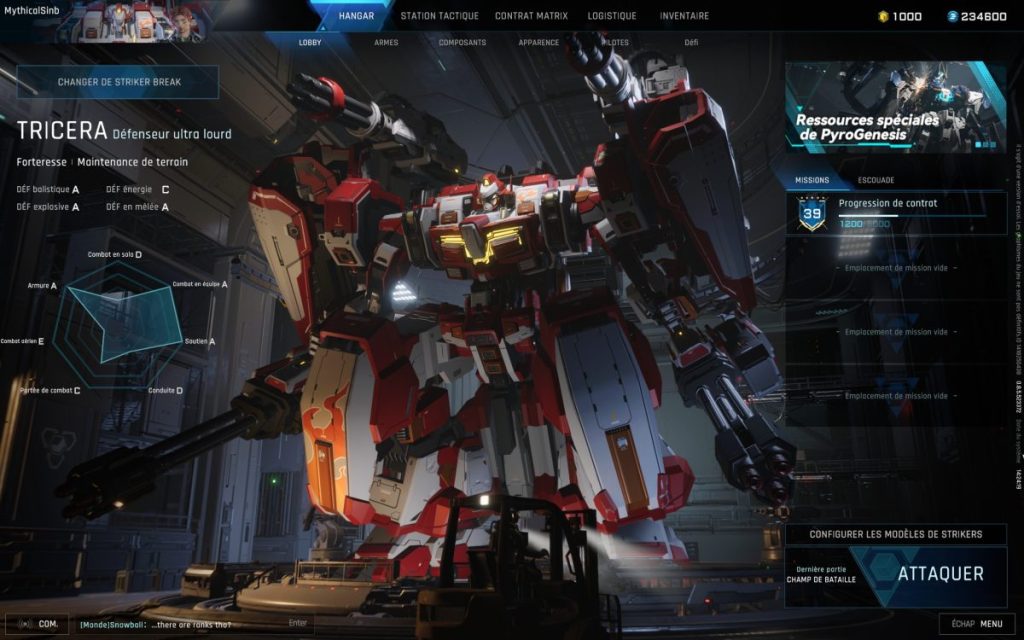
Task: Open Configurer les modèles de strikers
Action: click(x=895, y=534)
